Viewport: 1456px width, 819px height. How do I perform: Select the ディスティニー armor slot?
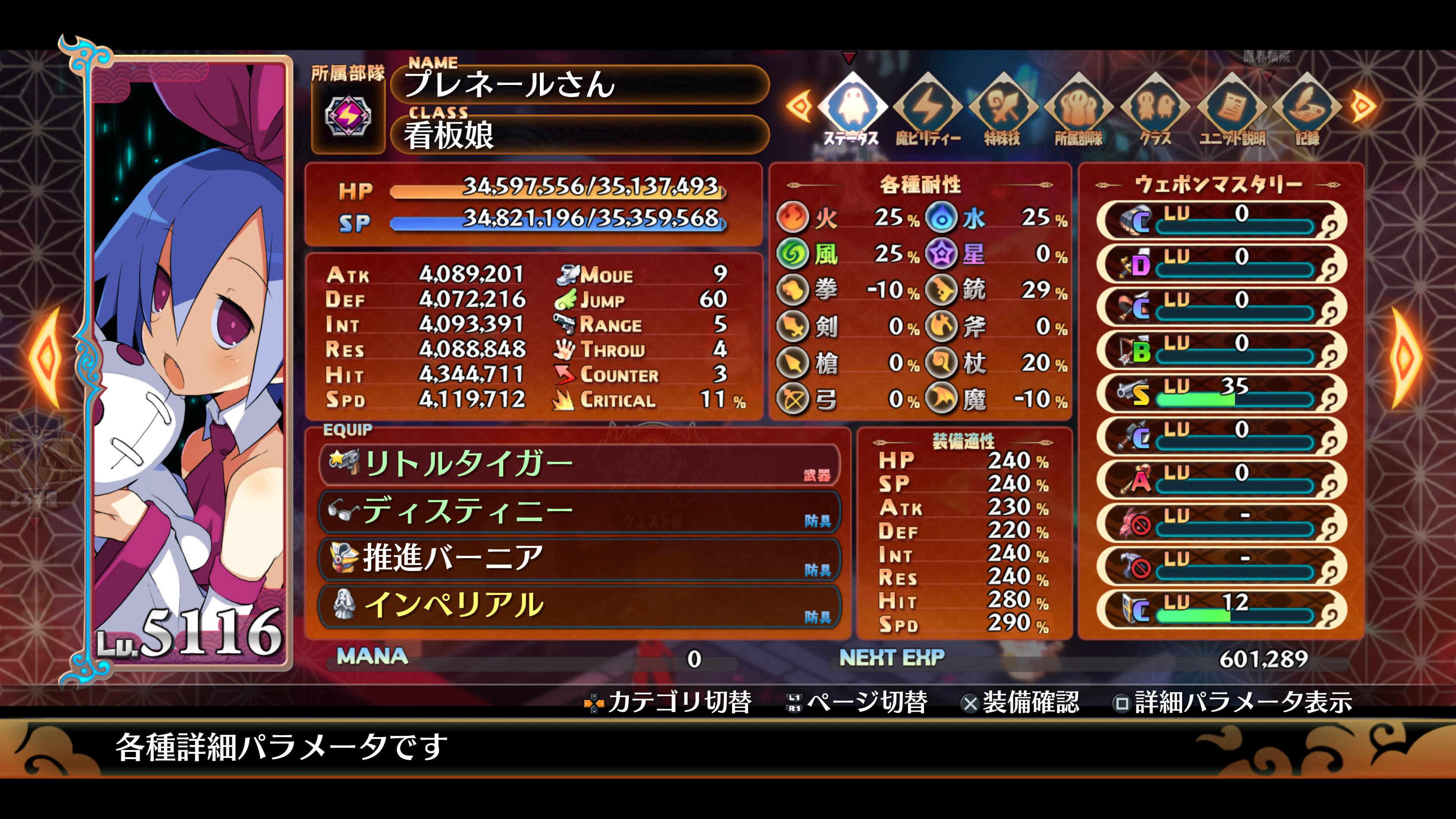pos(579,512)
